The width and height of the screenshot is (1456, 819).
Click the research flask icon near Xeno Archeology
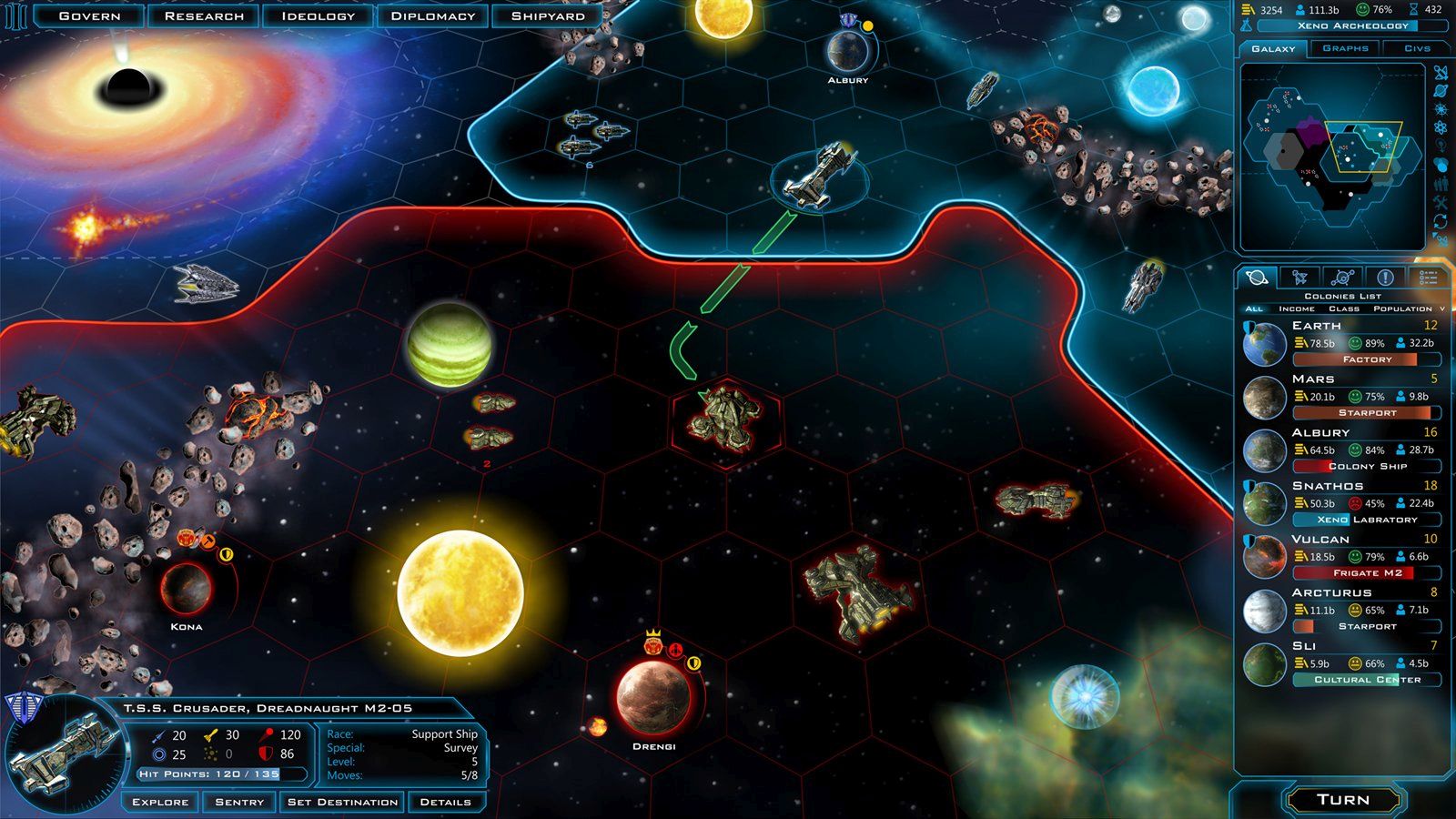[1247, 25]
